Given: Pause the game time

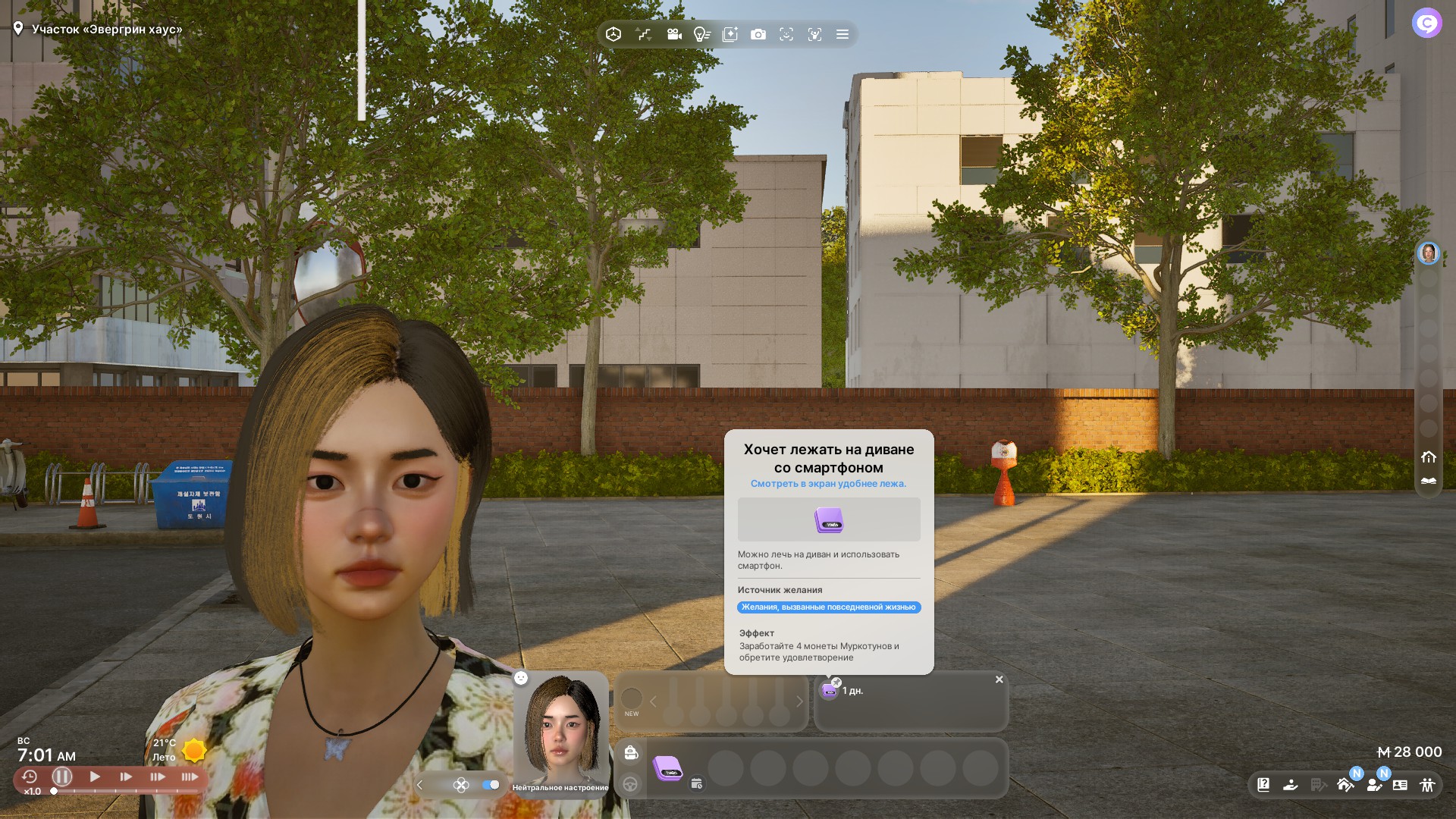Looking at the screenshot, I should tap(62, 777).
